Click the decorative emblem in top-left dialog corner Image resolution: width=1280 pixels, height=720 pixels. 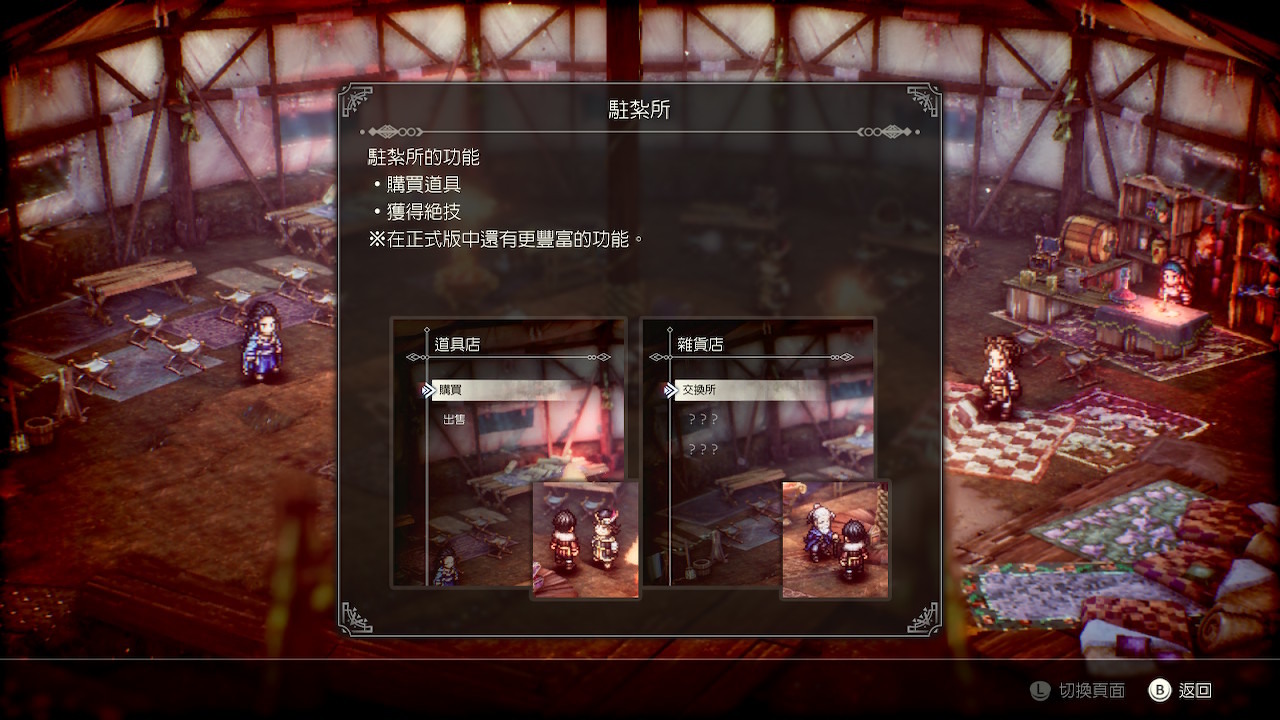tap(356, 98)
